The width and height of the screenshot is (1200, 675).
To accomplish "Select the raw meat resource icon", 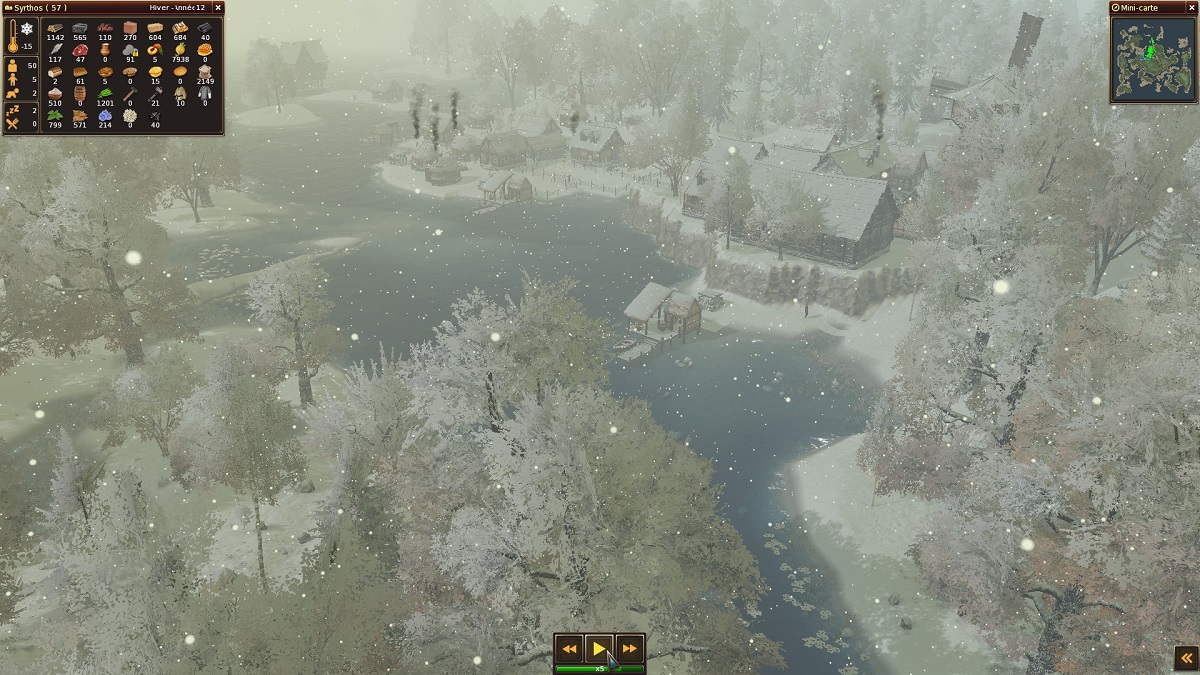I will click(x=80, y=50).
